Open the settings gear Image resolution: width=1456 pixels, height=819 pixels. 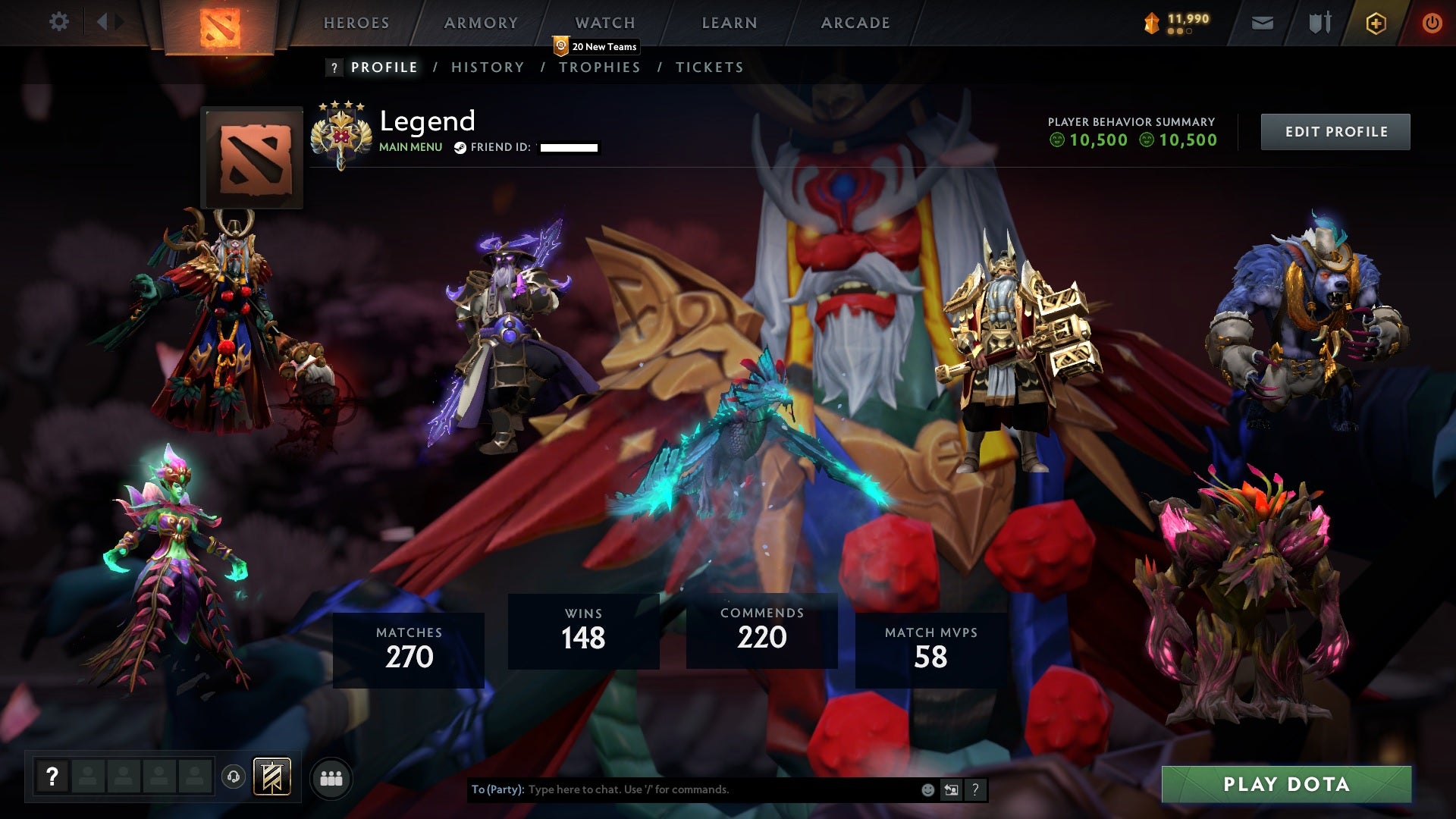pos(60,21)
